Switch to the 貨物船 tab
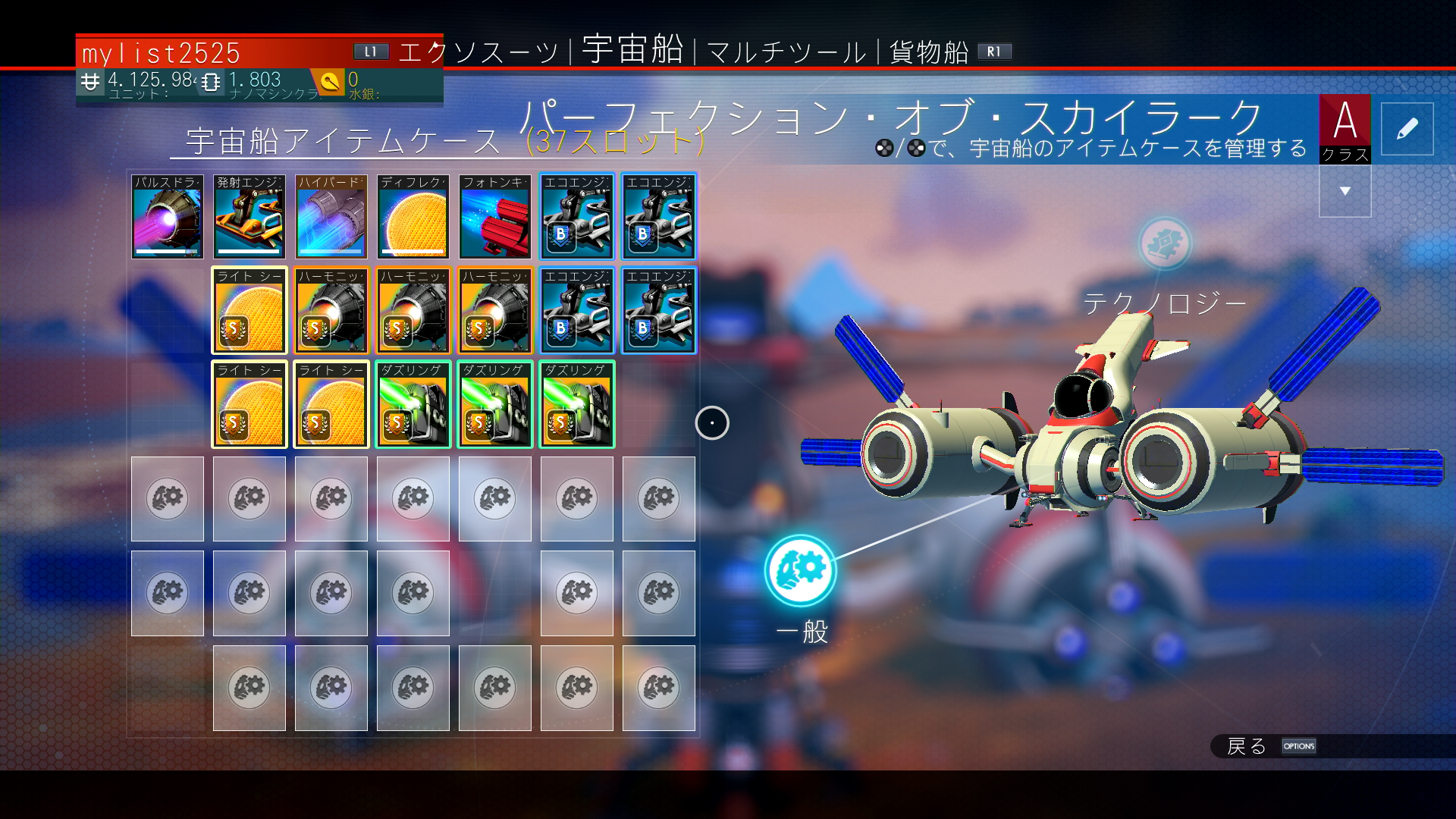1456x819 pixels. point(929,52)
